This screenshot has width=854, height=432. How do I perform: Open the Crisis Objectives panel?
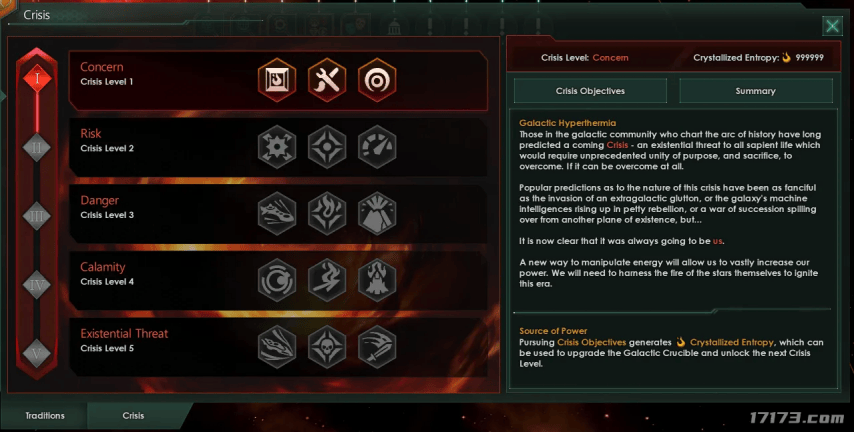(x=589, y=91)
